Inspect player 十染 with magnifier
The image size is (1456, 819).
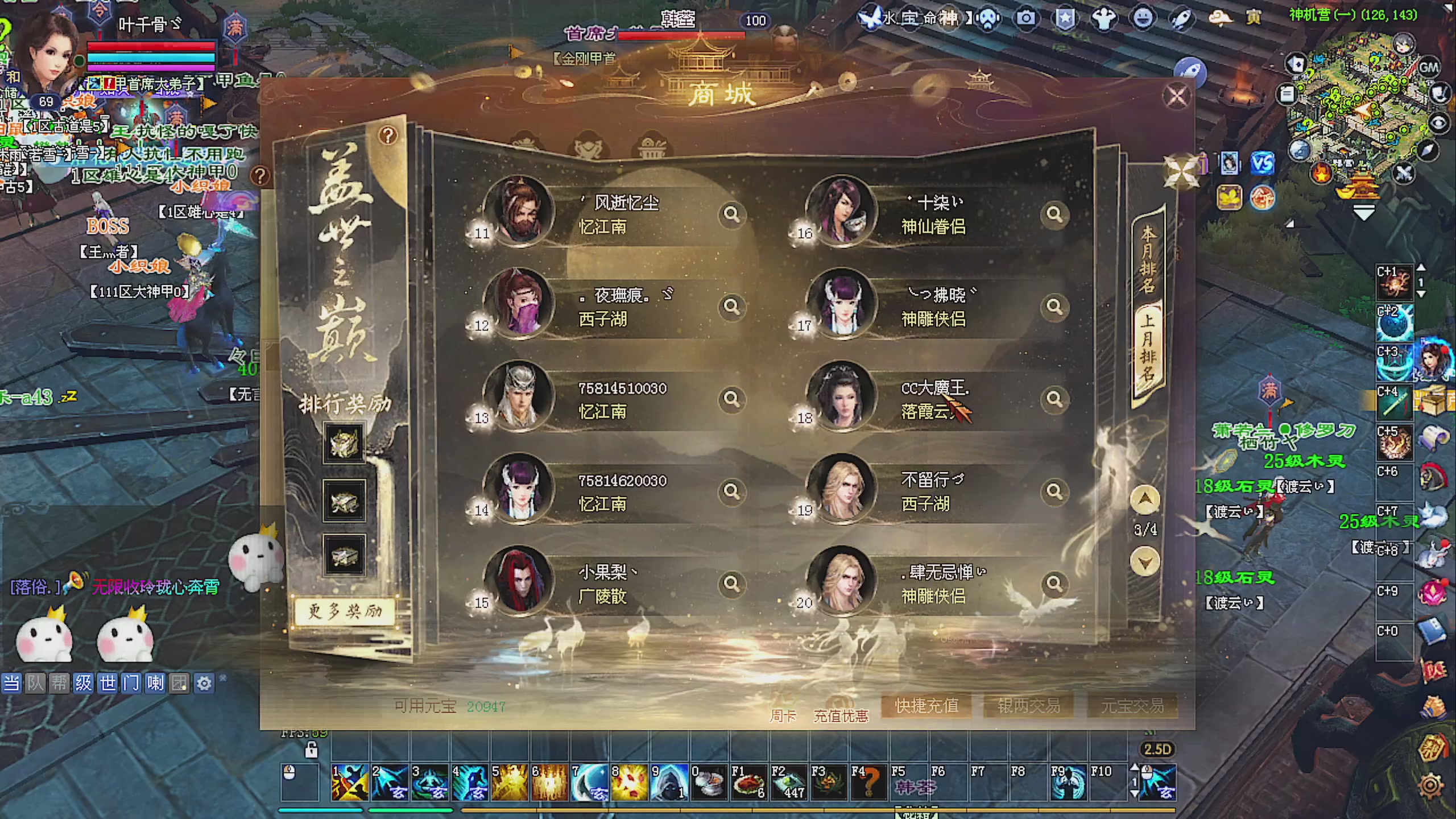1054,214
